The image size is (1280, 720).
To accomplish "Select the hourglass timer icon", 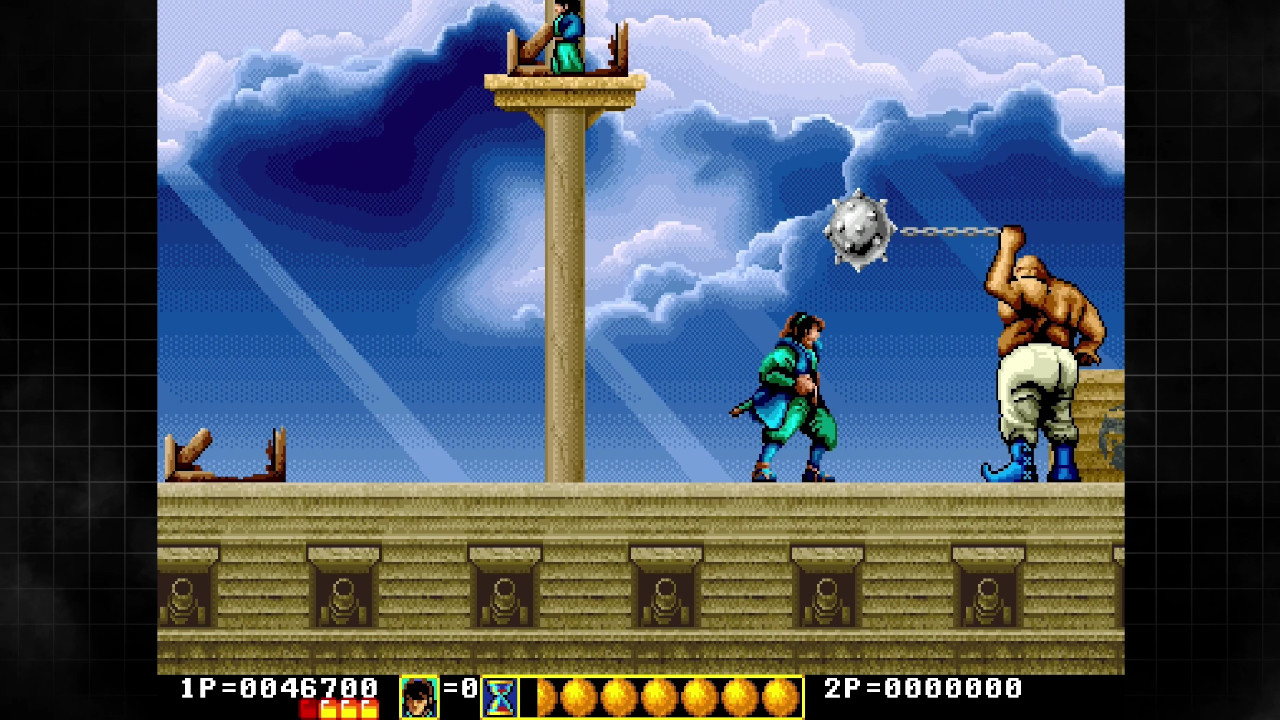I will coord(500,697).
